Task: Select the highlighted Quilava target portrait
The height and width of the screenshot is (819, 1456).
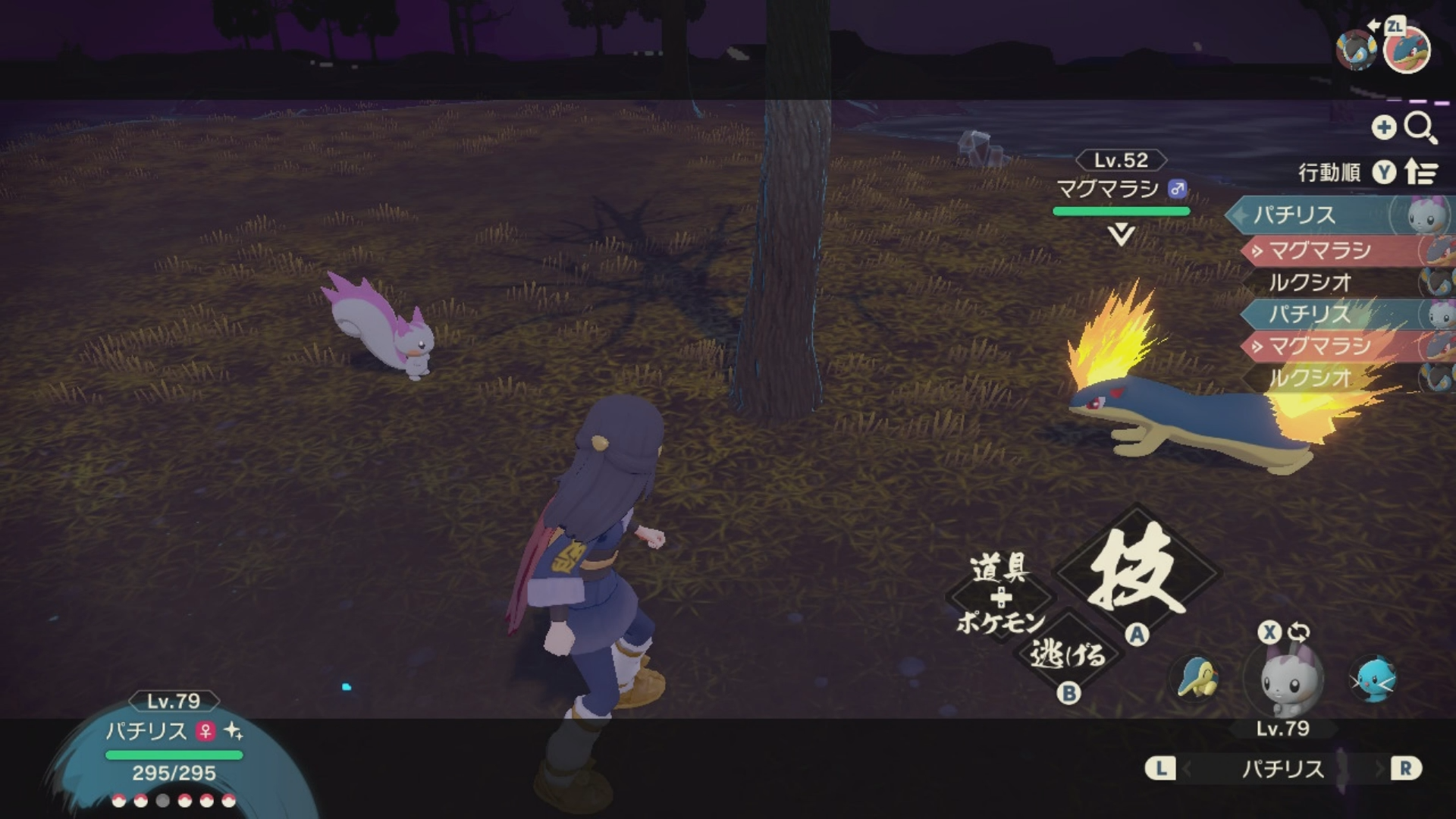Action: pyautogui.click(x=1407, y=50)
